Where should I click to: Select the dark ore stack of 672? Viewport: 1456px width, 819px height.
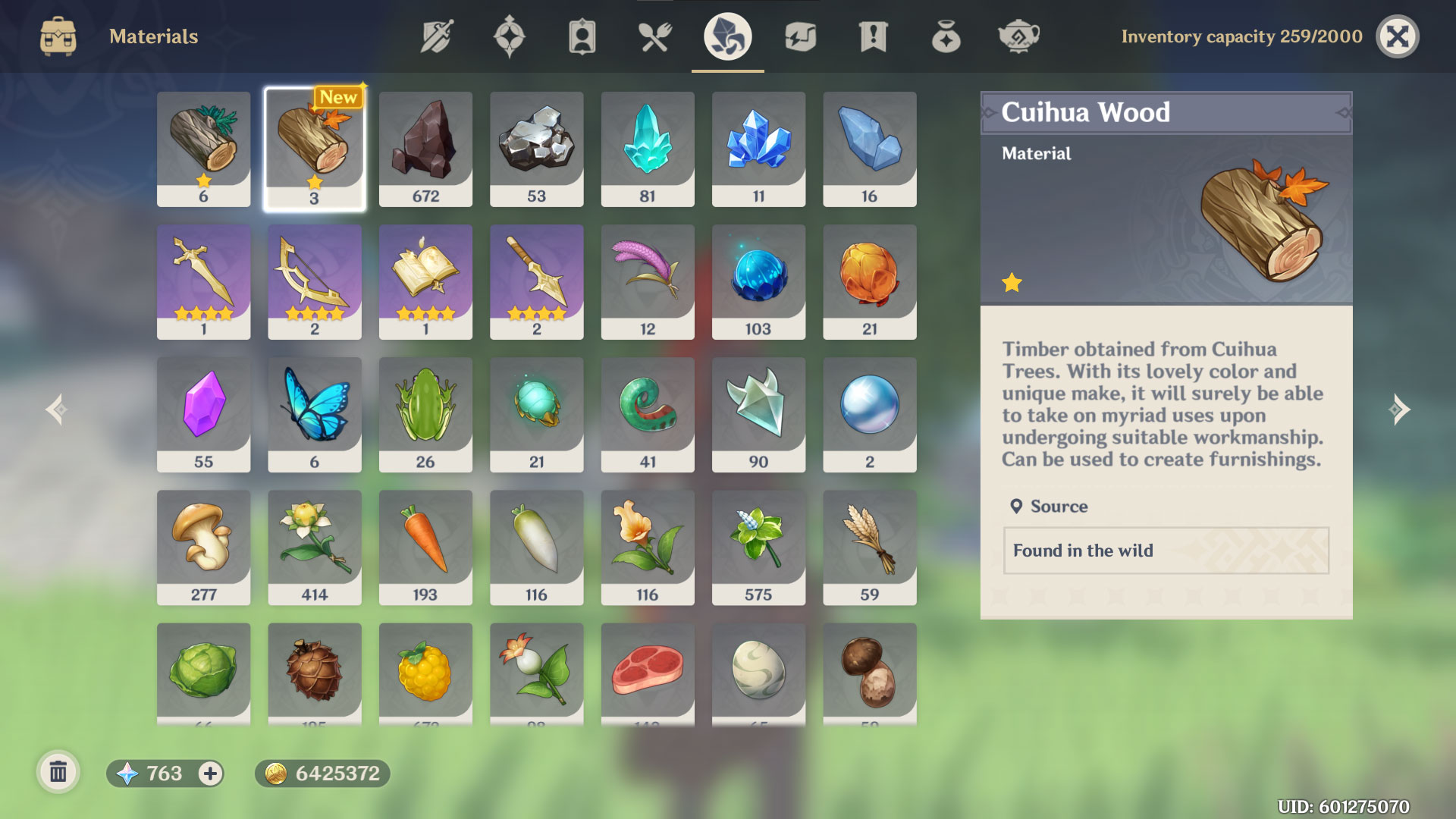tap(425, 148)
